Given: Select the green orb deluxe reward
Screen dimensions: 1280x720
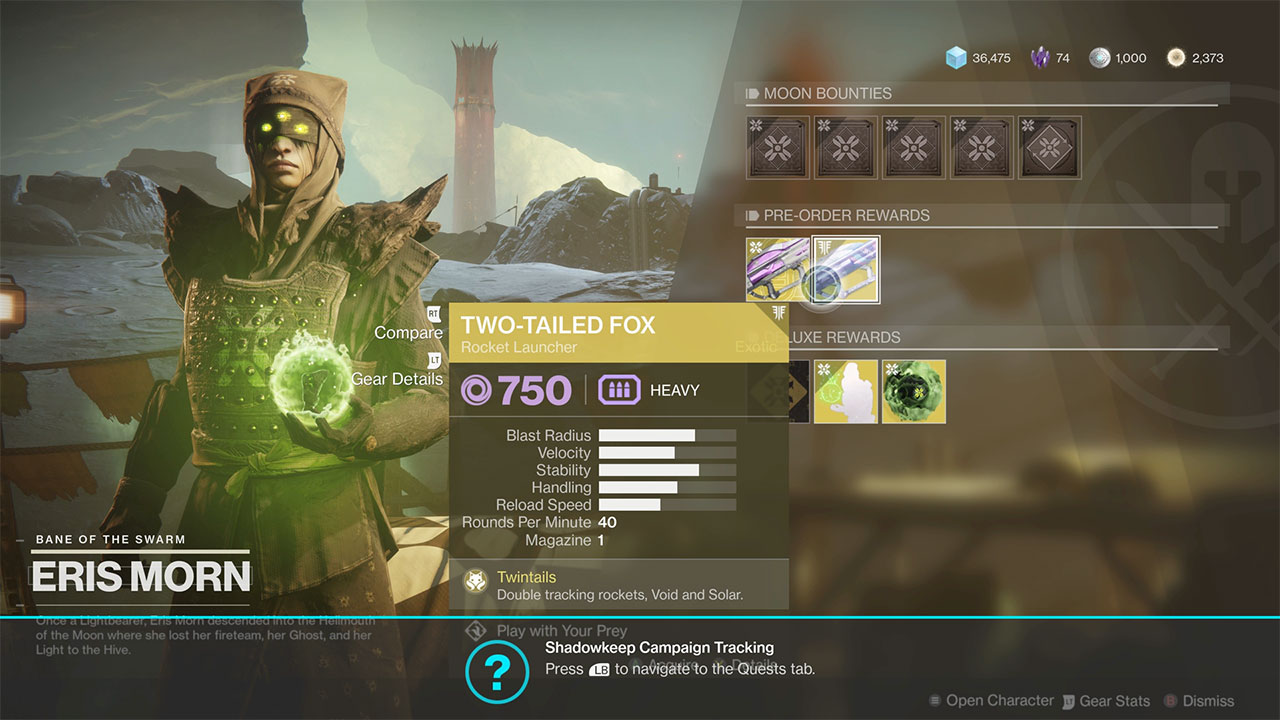Looking at the screenshot, I should click(x=913, y=392).
